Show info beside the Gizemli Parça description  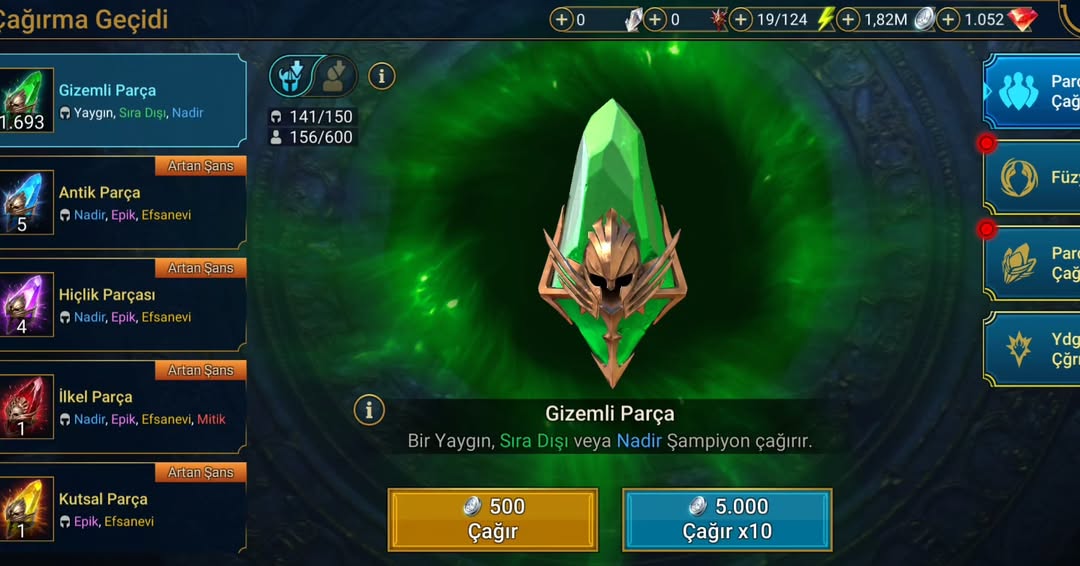pyautogui.click(x=369, y=409)
